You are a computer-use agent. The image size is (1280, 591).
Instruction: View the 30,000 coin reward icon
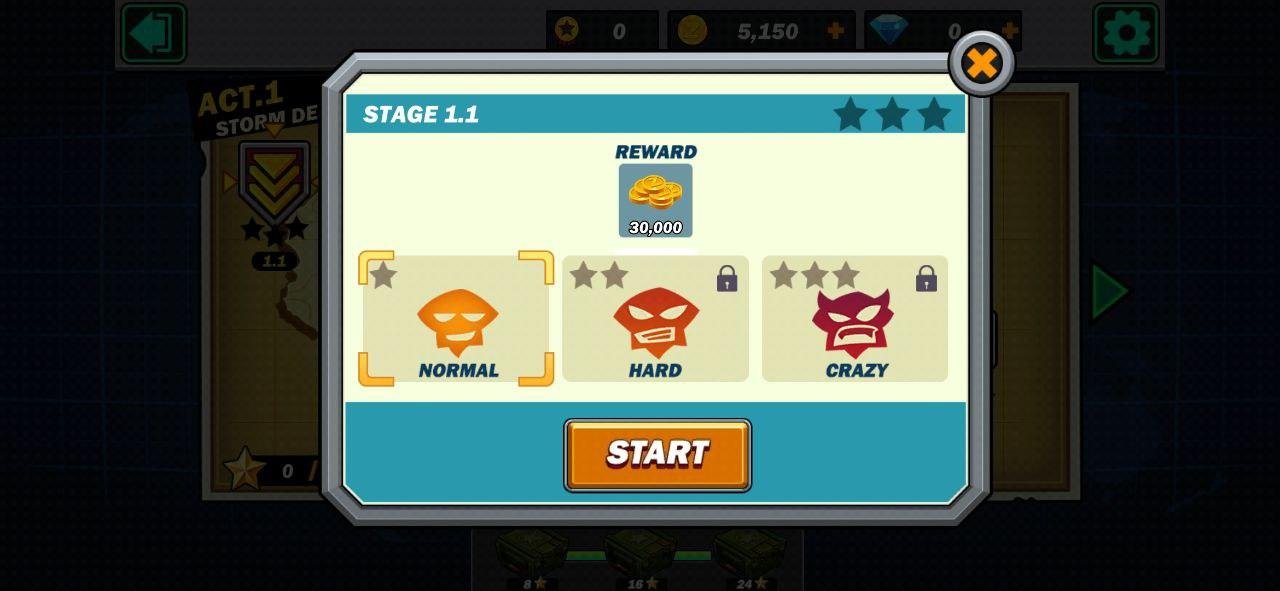[655, 200]
